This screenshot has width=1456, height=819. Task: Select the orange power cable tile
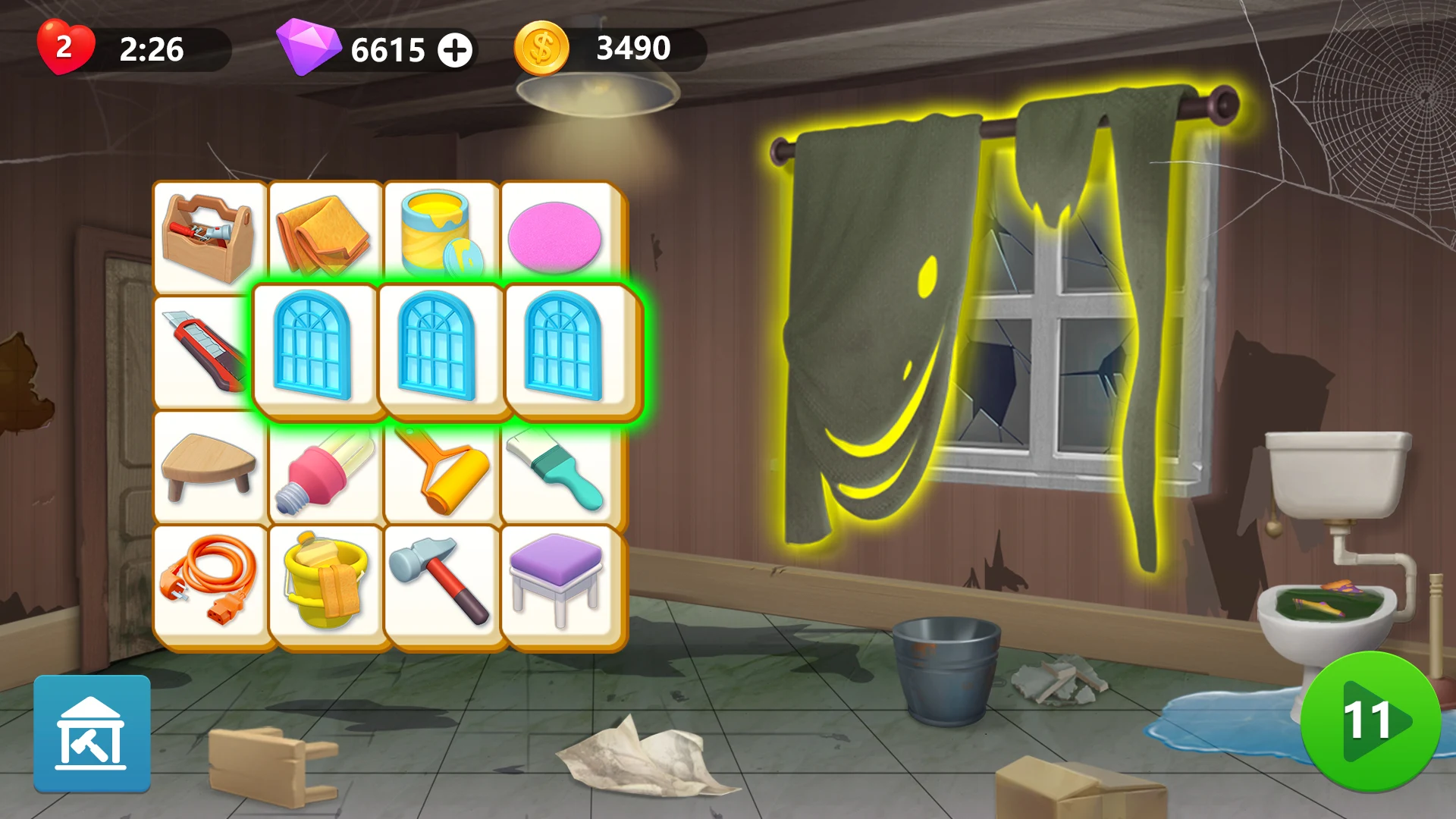pyautogui.click(x=209, y=580)
